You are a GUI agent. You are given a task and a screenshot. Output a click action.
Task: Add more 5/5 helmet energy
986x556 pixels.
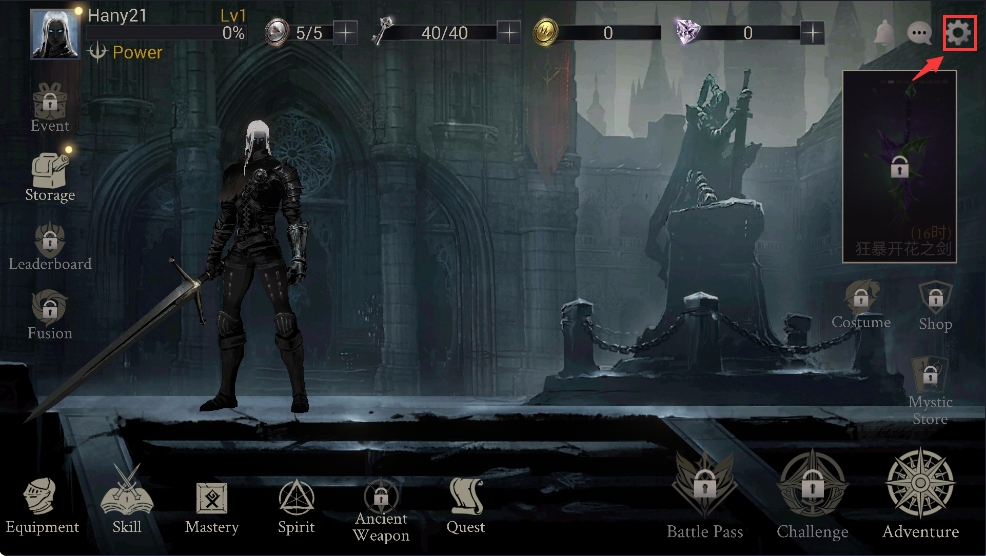click(x=344, y=33)
